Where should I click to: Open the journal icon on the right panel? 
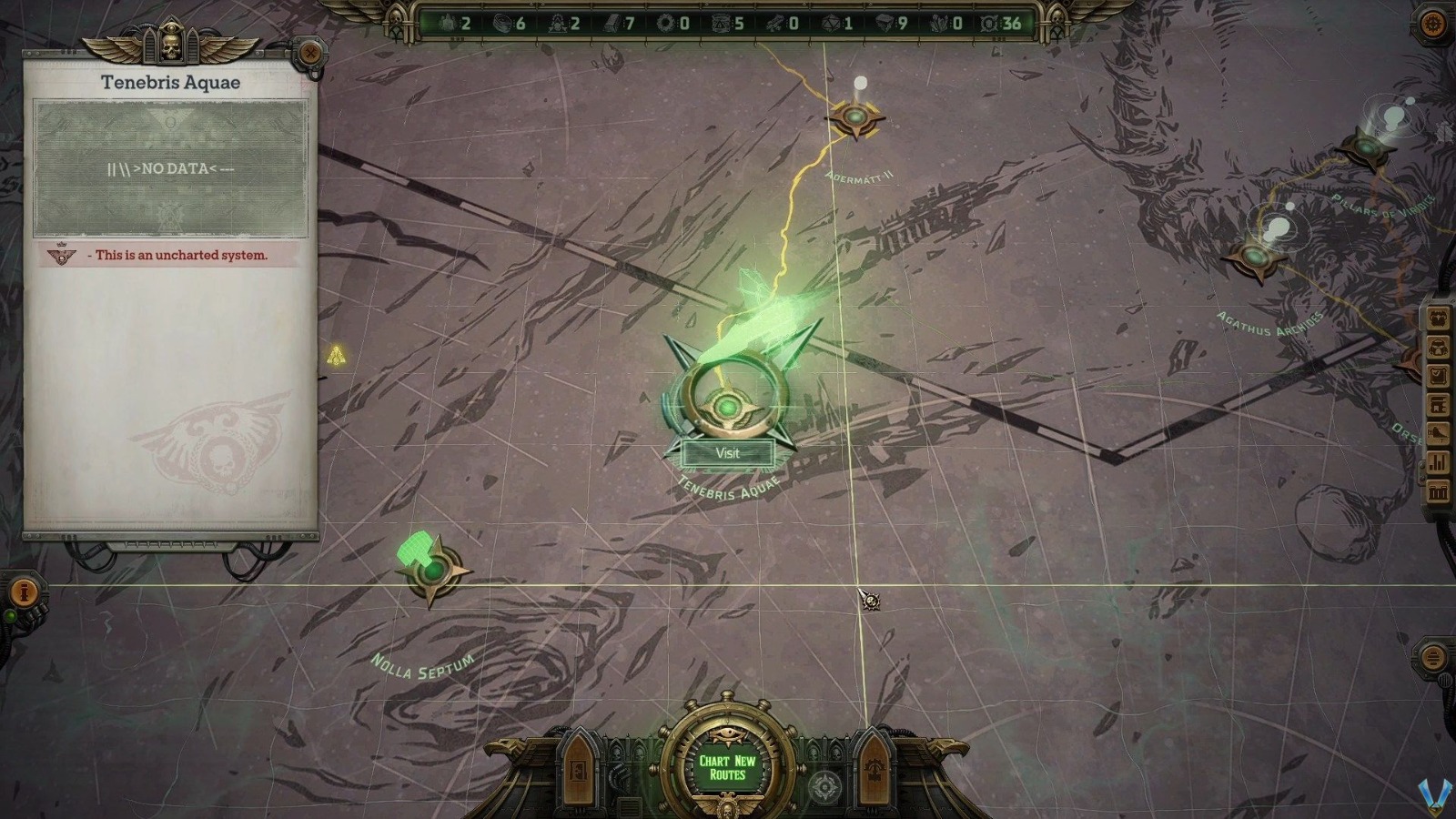[1440, 372]
